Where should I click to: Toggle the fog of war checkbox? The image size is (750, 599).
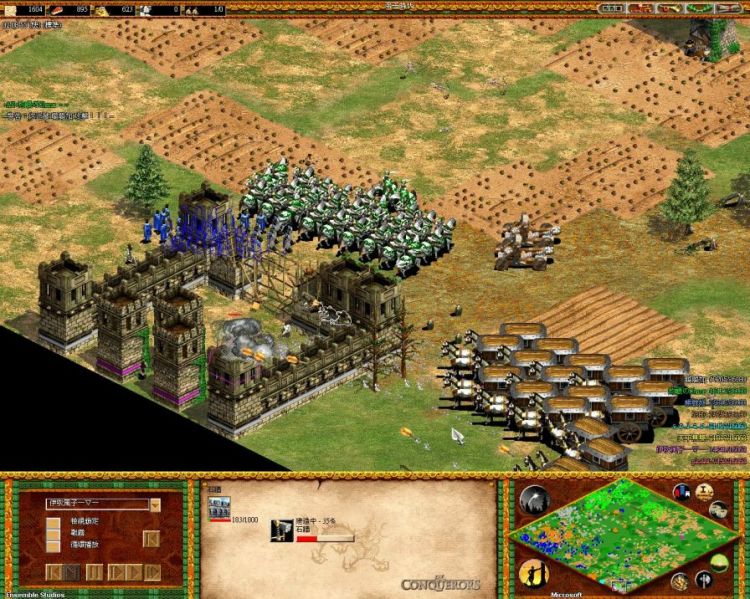click(51, 534)
